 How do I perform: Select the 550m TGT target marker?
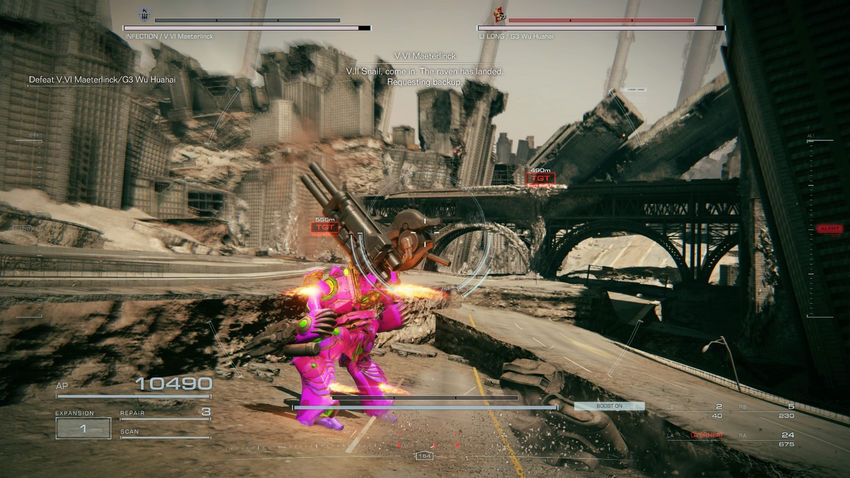click(325, 225)
